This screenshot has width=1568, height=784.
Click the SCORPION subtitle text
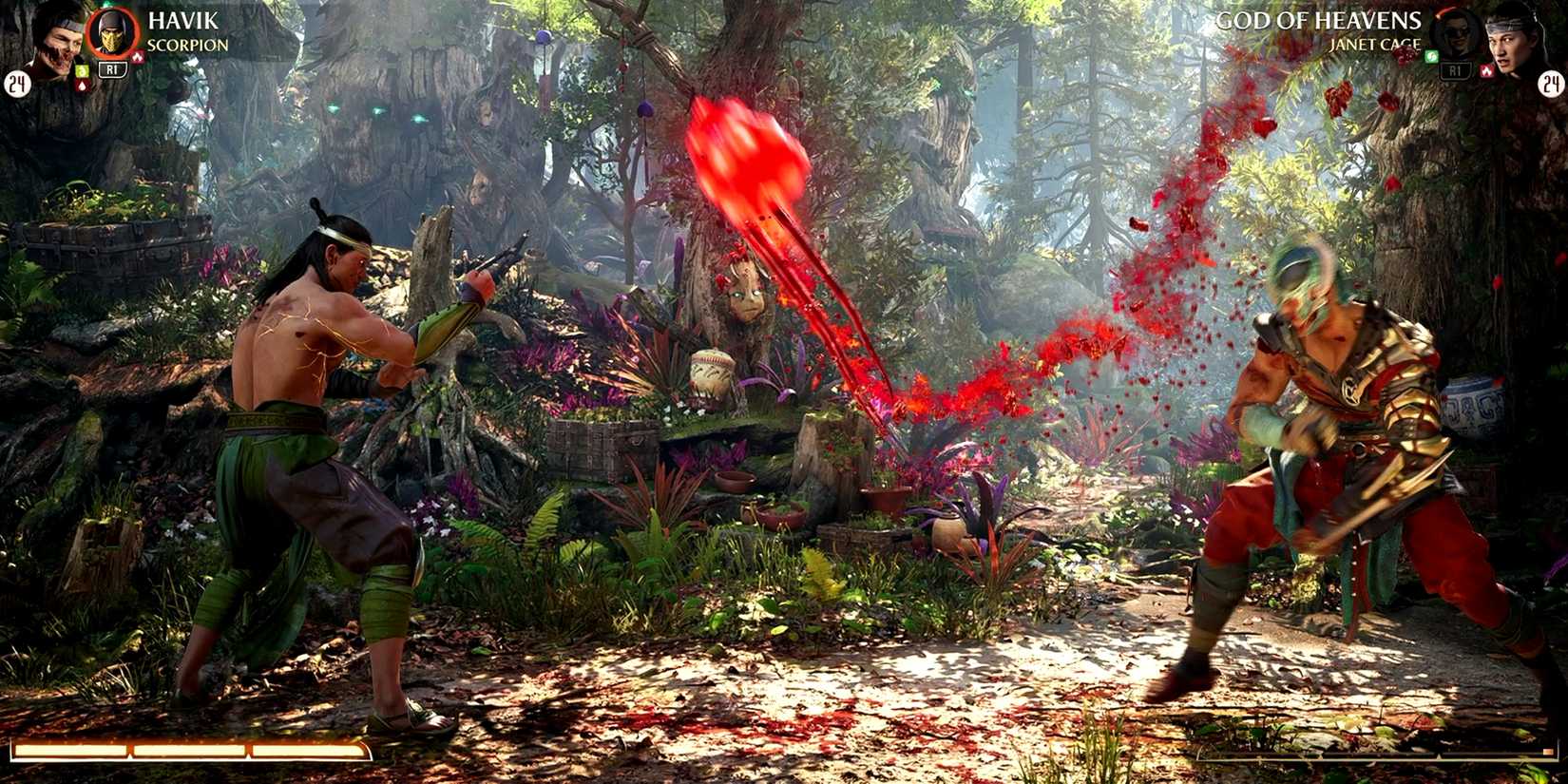click(185, 44)
